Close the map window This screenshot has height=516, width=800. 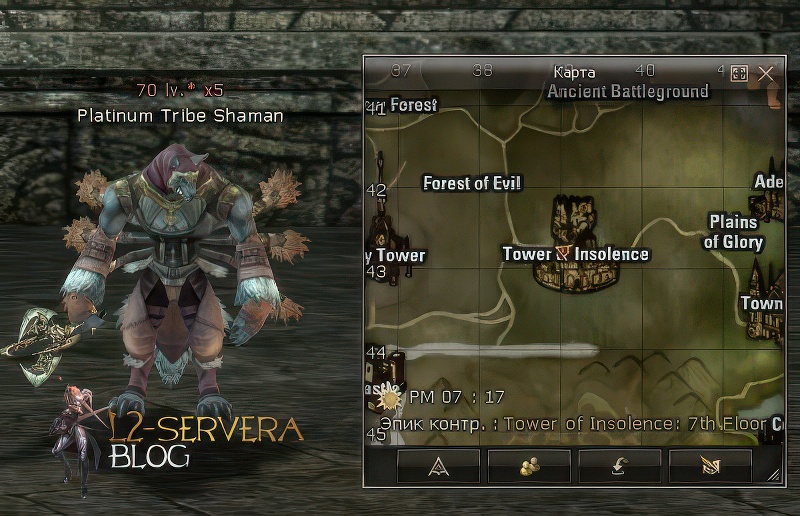pyautogui.click(x=766, y=73)
